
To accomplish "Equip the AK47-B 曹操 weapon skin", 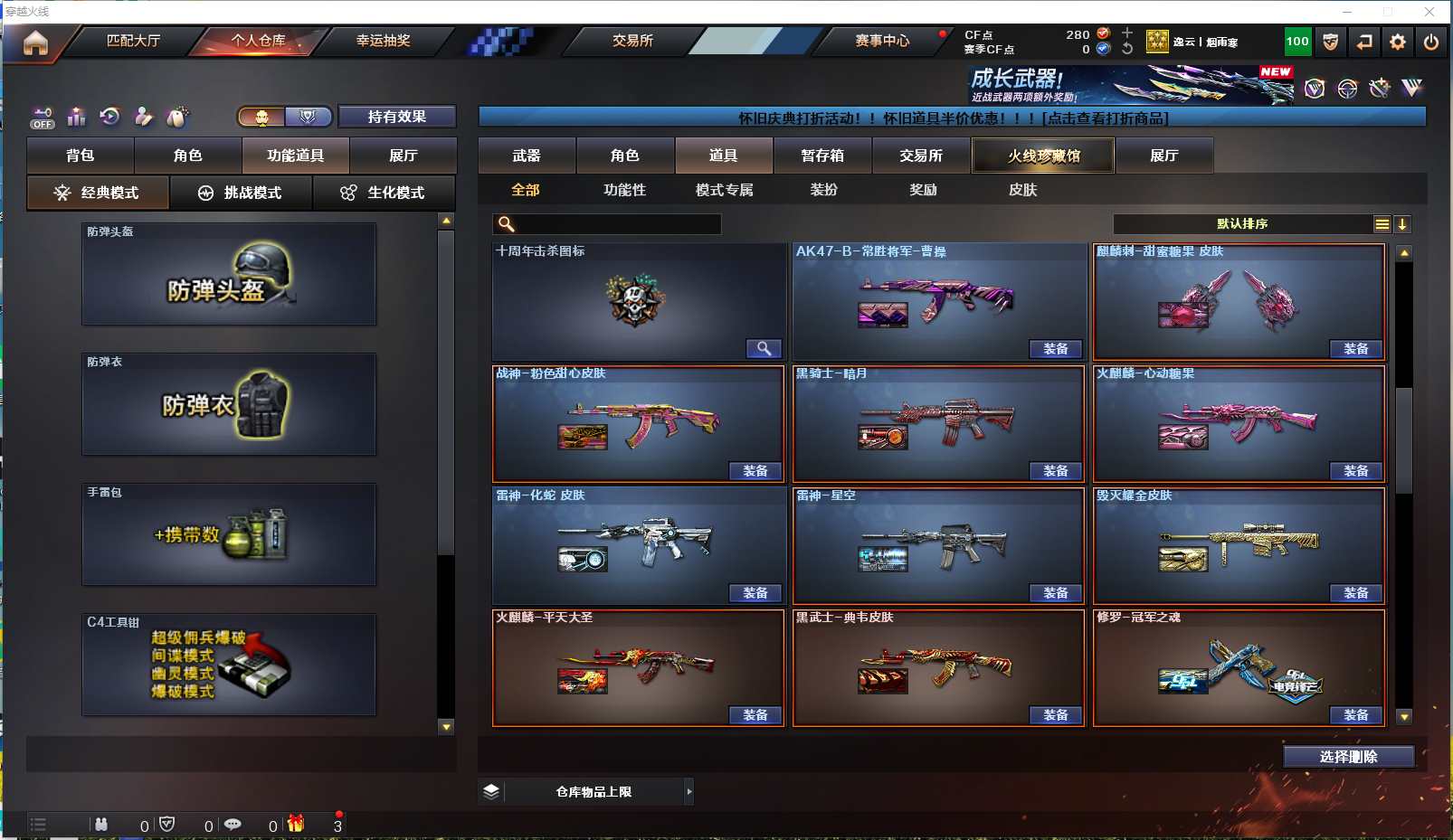I will point(1055,349).
